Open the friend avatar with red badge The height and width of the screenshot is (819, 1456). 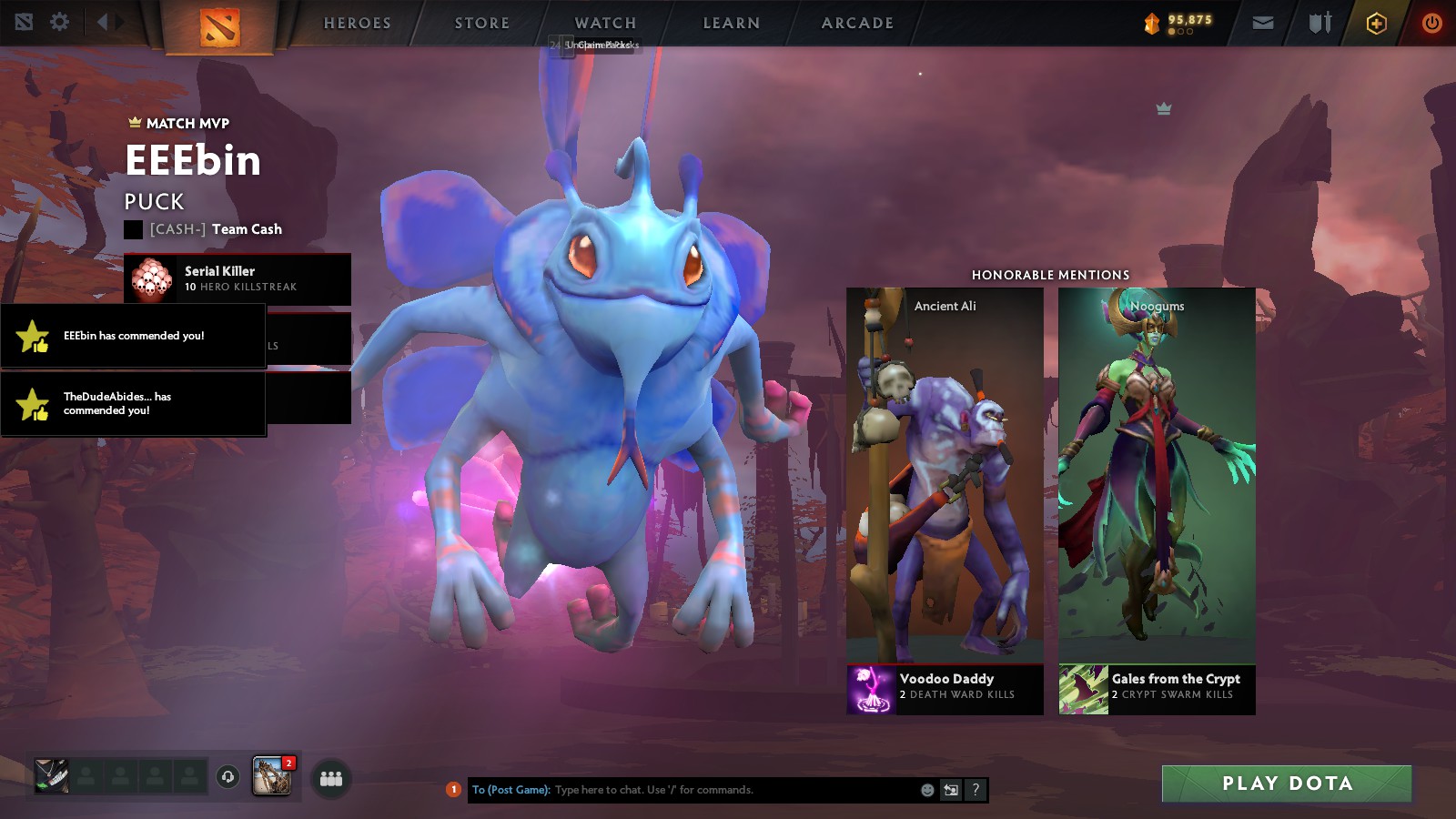tap(271, 776)
